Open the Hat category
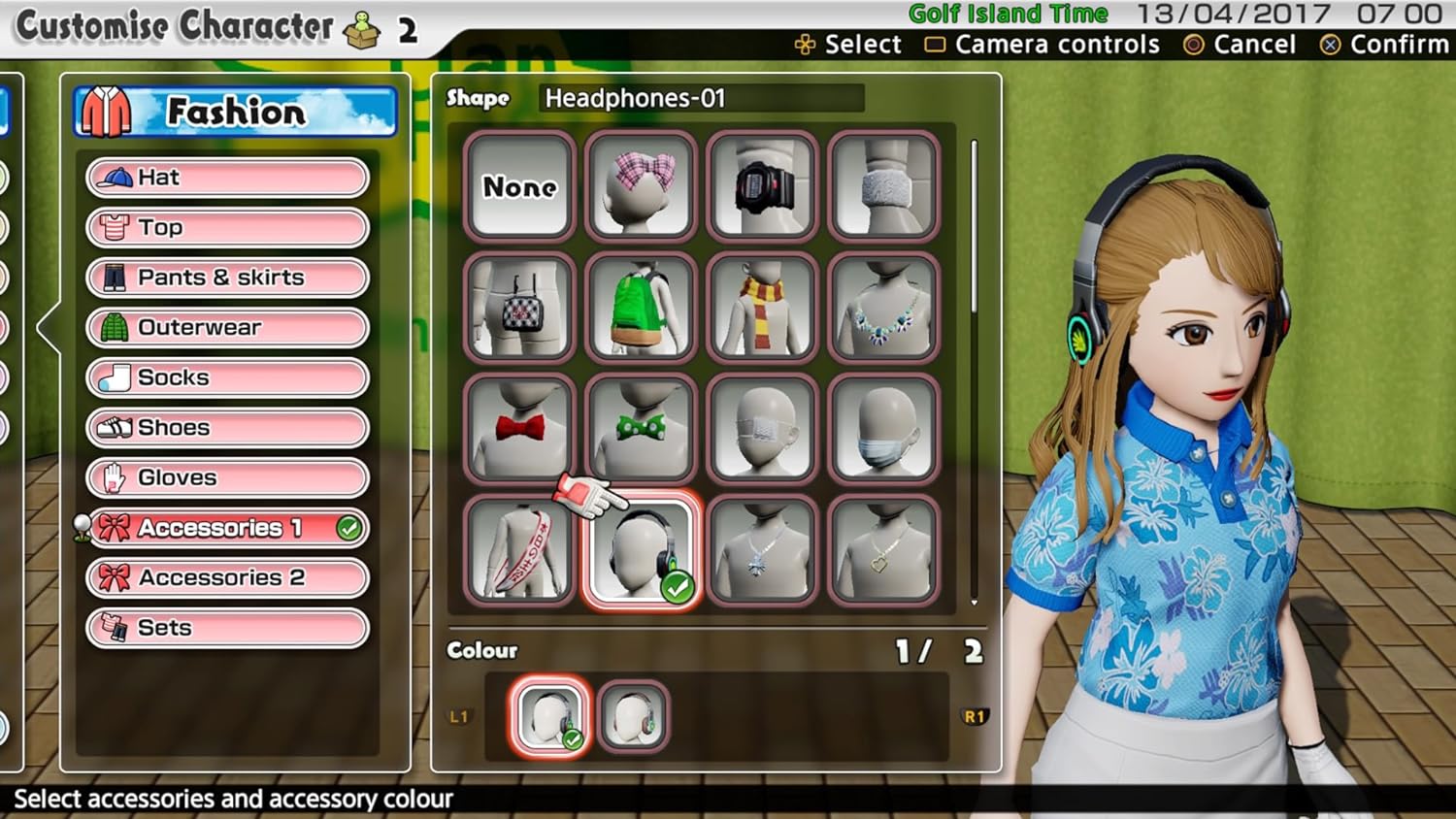 coord(227,178)
